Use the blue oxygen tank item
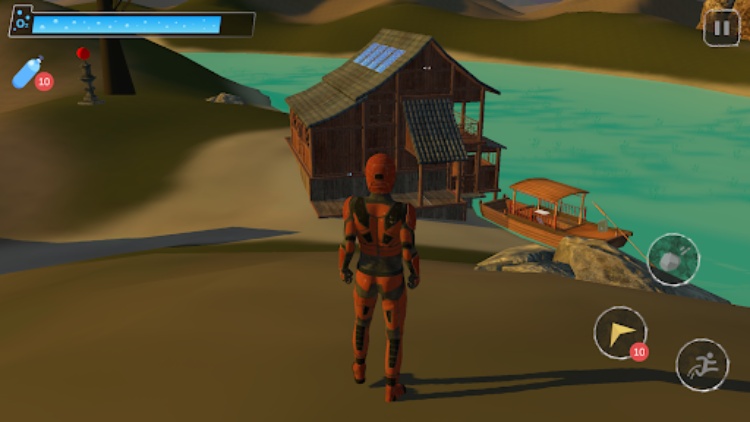 point(29,73)
